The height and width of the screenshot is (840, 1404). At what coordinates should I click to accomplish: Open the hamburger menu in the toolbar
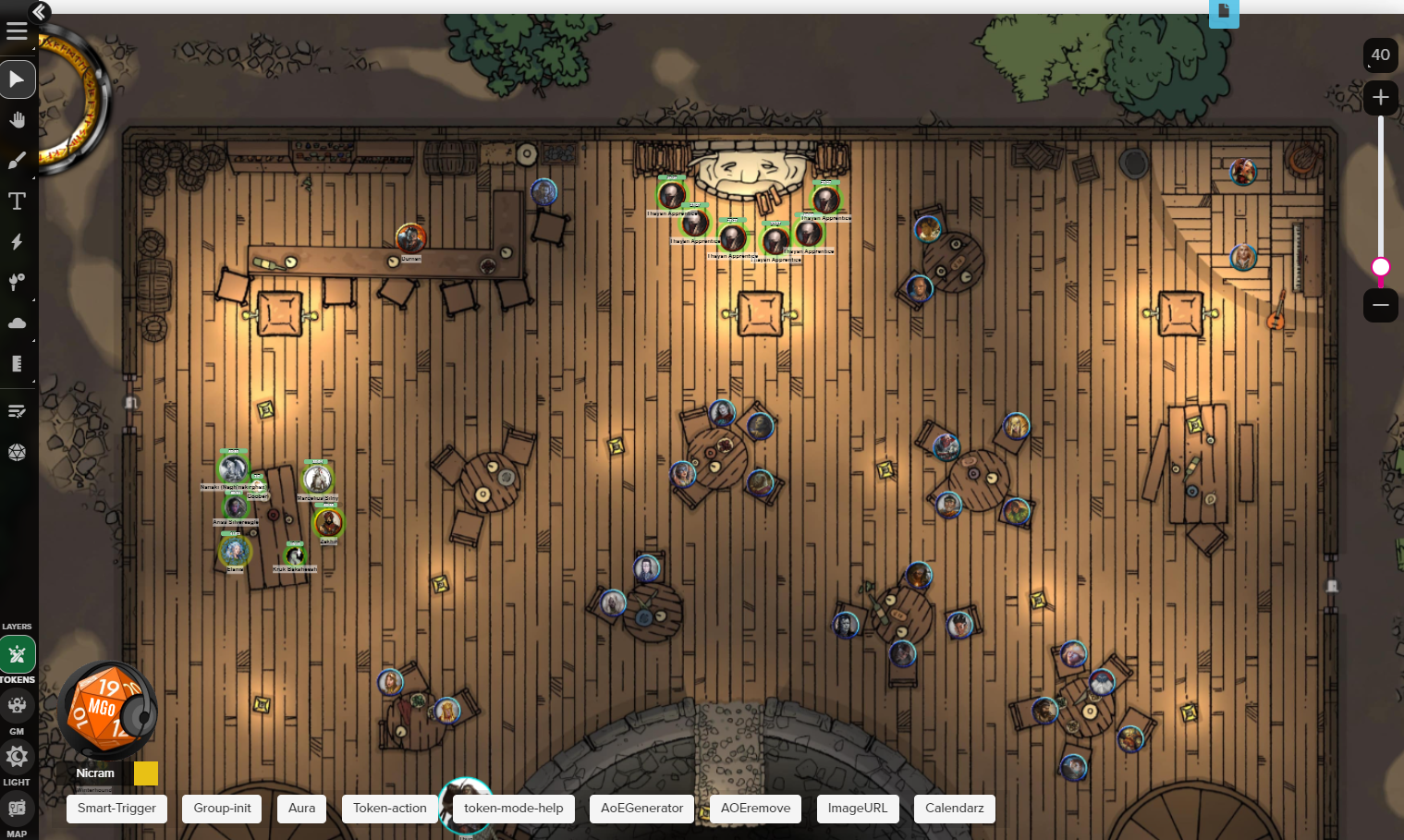coord(17,31)
